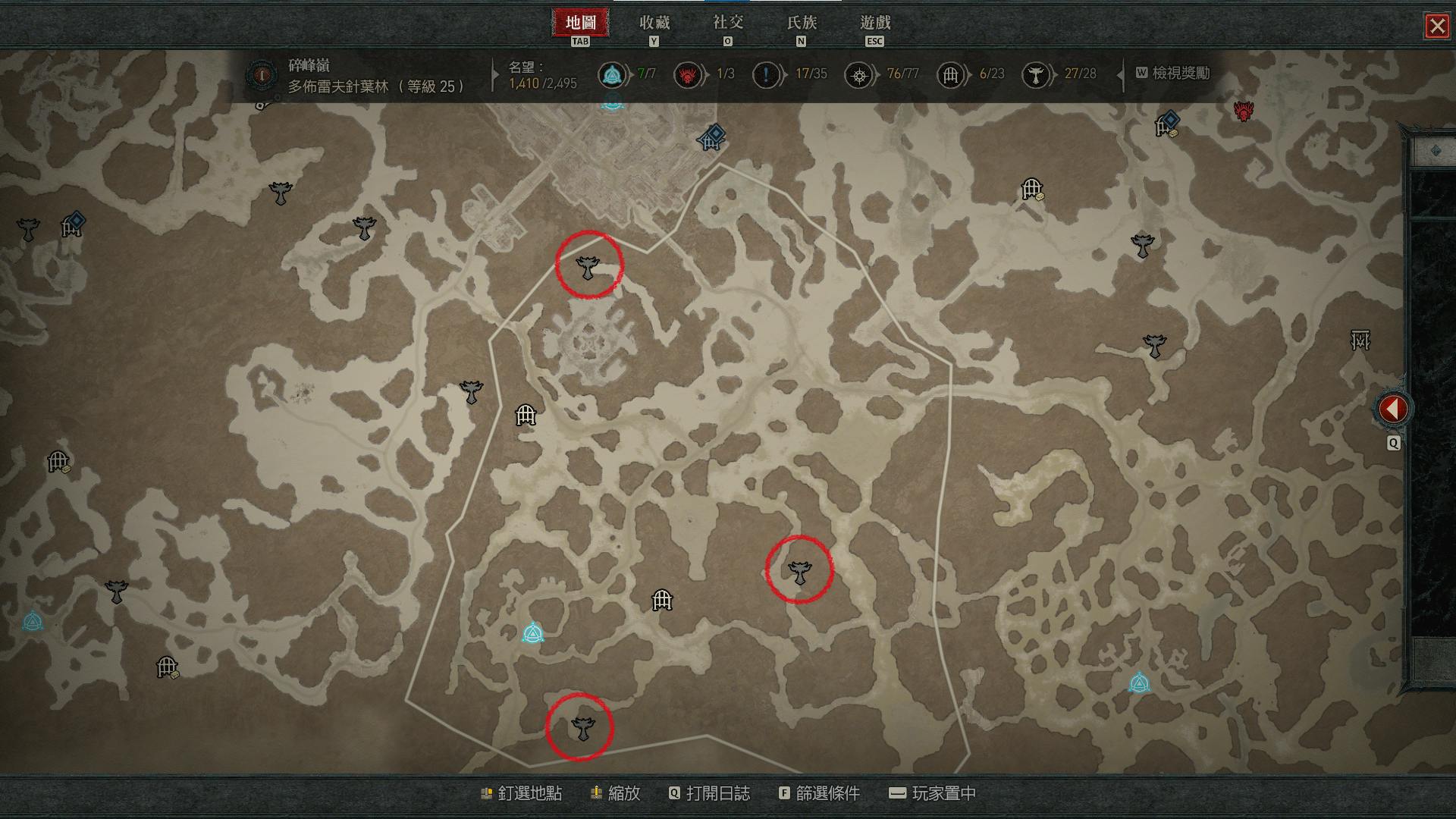This screenshot has width=1456, height=819.
Task: Click the 縮放 zoom control
Action: point(616,794)
